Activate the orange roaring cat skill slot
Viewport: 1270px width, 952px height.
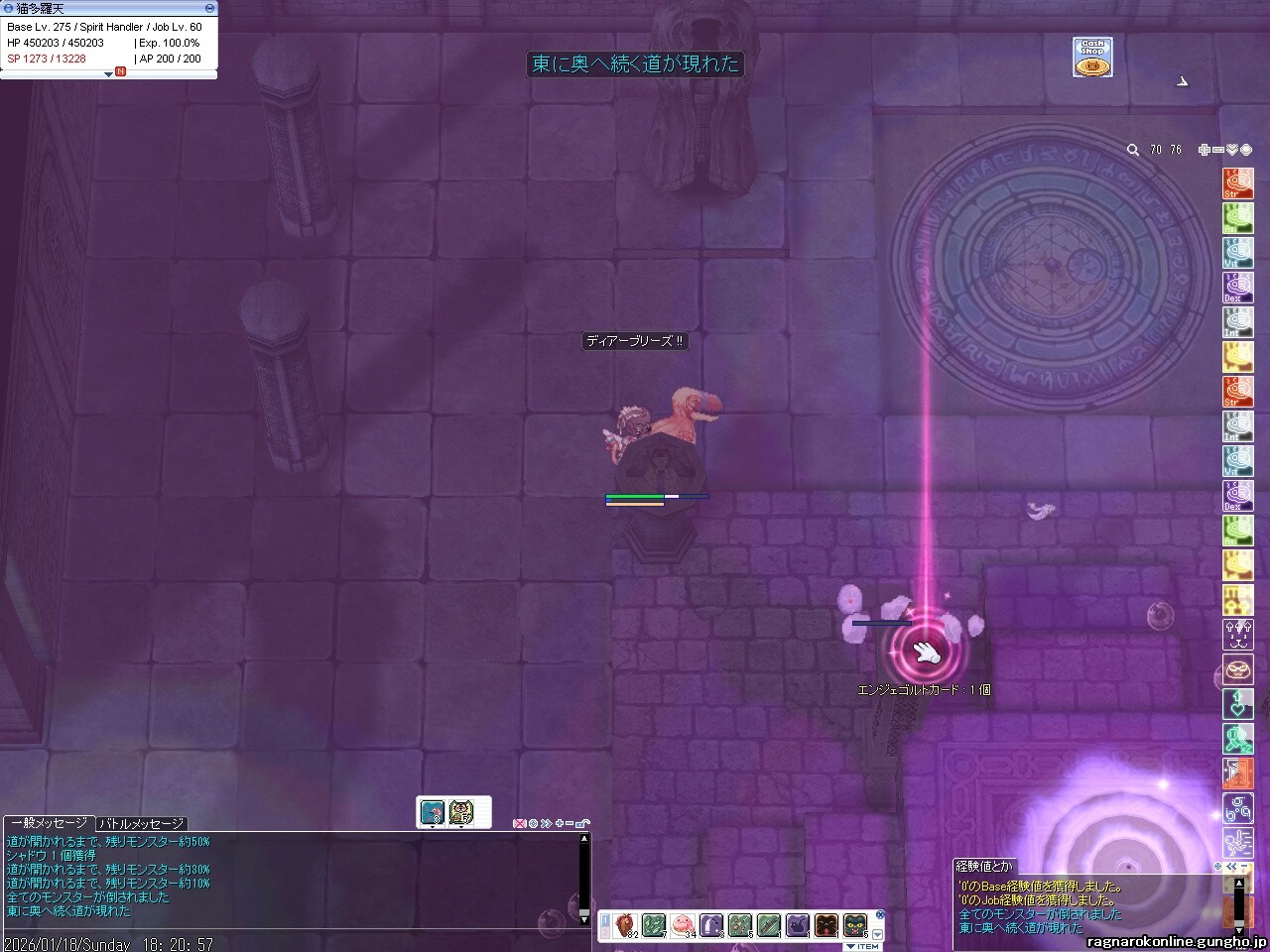826,926
